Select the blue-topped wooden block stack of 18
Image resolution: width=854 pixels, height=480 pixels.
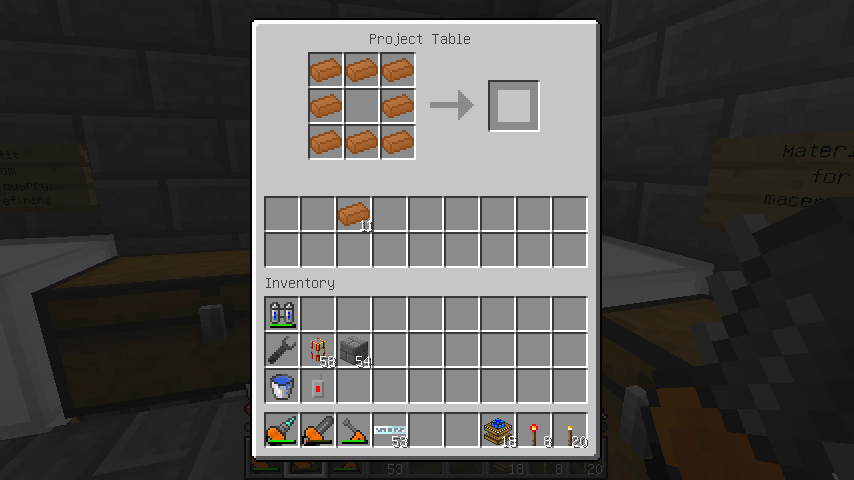pos(498,430)
